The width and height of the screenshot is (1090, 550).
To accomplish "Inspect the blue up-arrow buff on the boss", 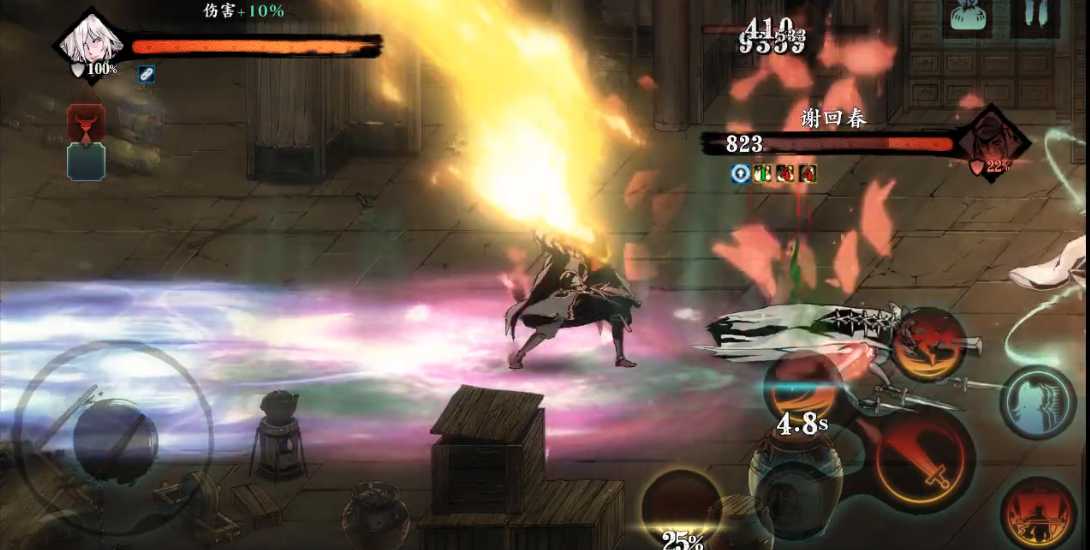I will tap(740, 173).
